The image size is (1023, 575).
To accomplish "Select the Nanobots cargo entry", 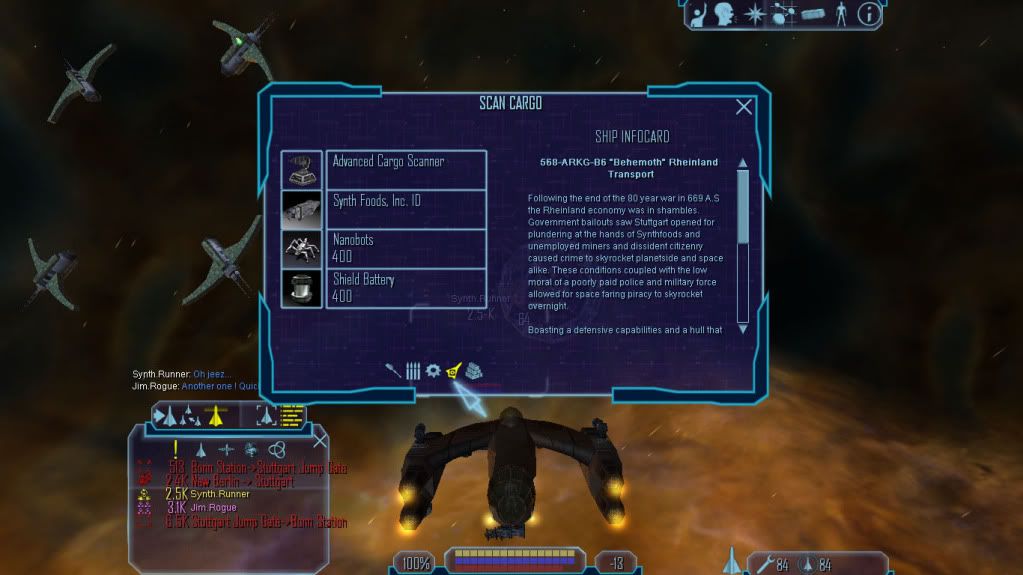I will pos(406,247).
